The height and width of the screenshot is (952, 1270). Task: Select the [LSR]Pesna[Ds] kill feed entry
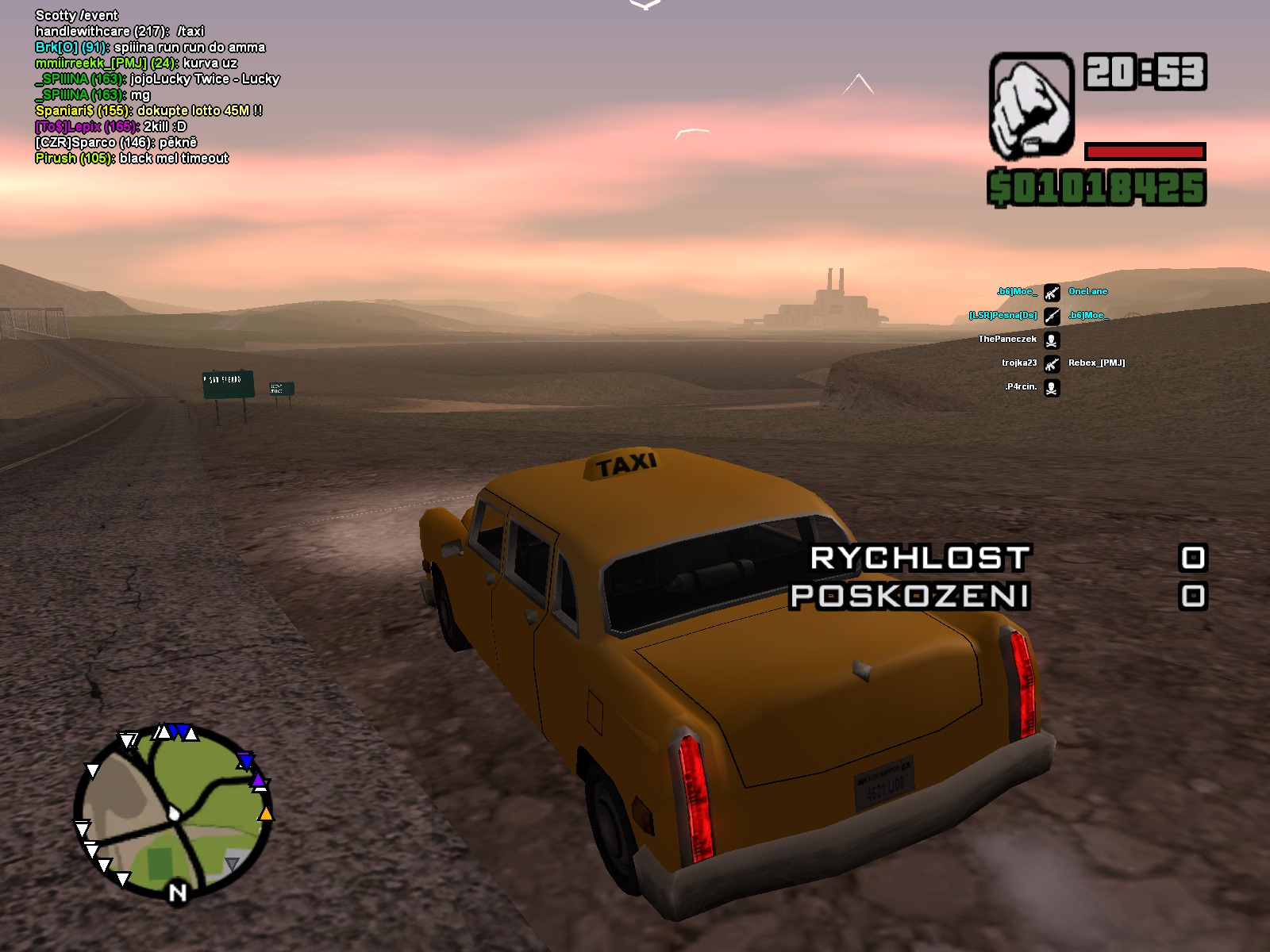(1003, 316)
